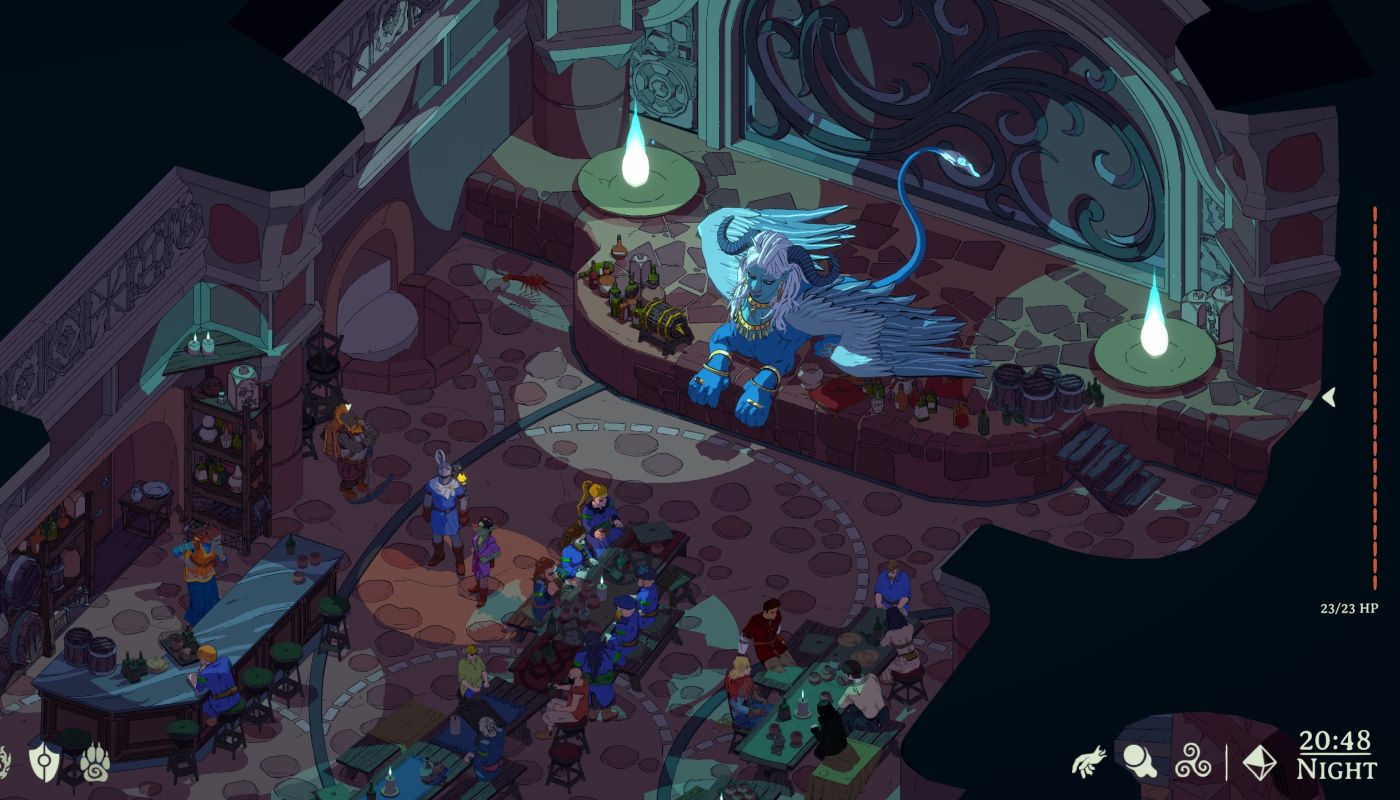Click the white arrow beside the HP bar
Image resolution: width=1400 pixels, height=800 pixels.
[x=1329, y=397]
